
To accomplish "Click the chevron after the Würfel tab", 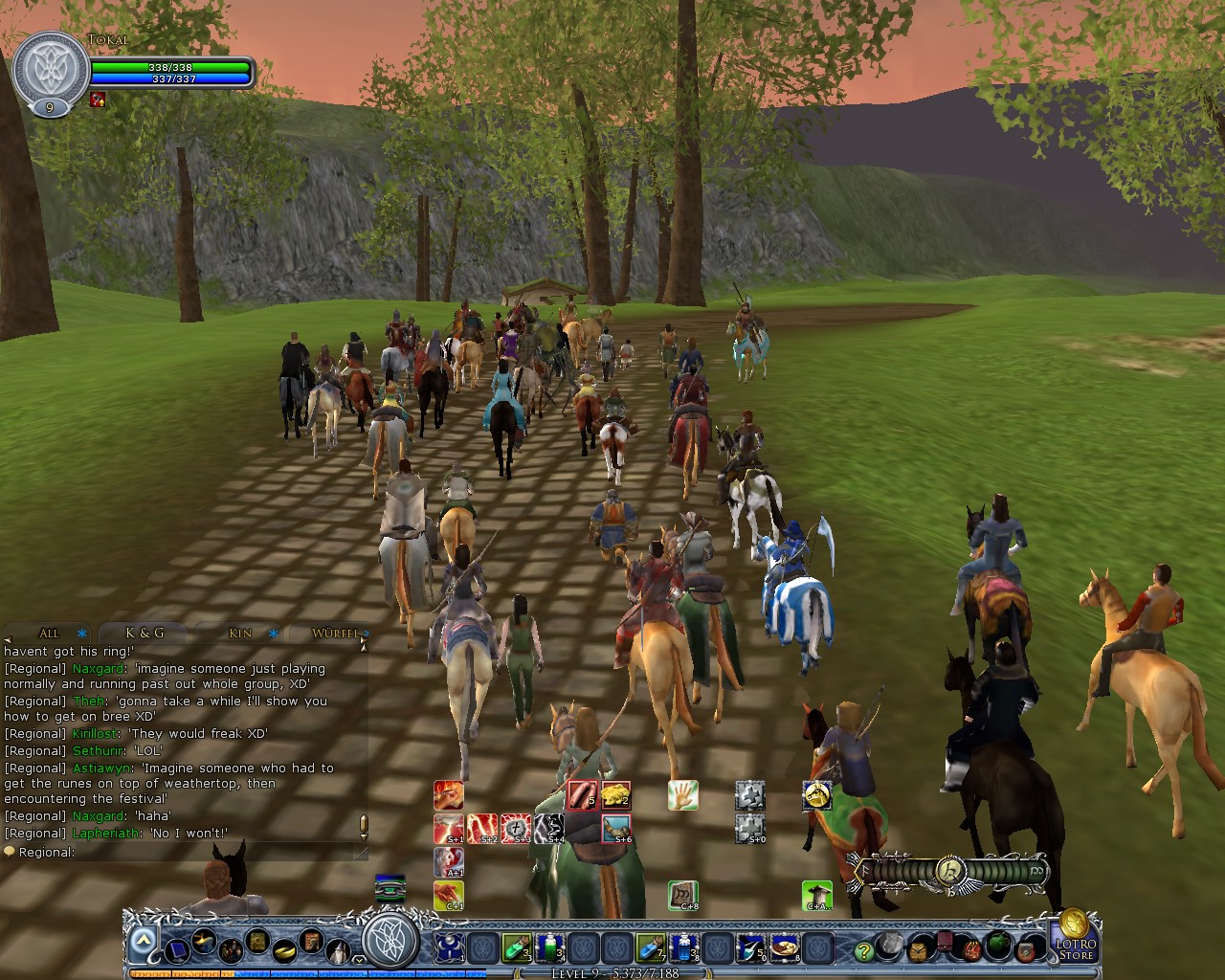I will click(x=366, y=633).
